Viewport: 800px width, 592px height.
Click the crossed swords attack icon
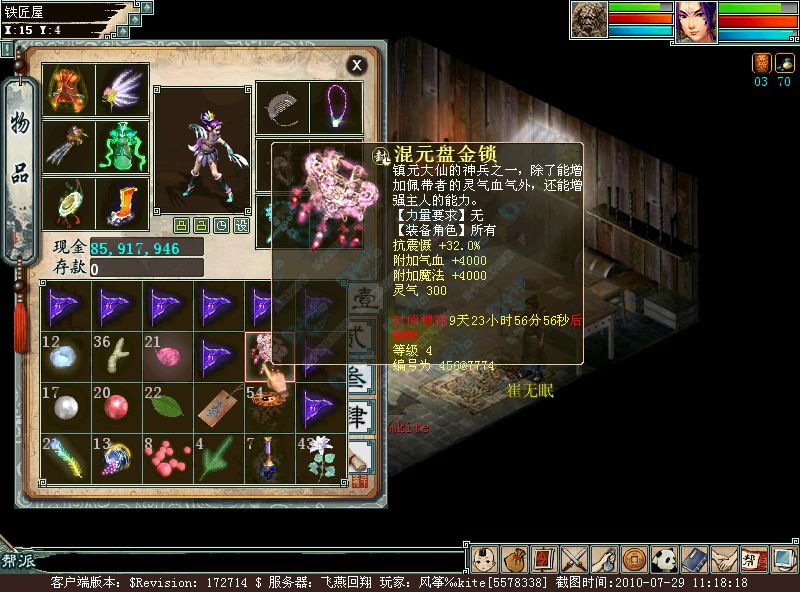tap(573, 558)
